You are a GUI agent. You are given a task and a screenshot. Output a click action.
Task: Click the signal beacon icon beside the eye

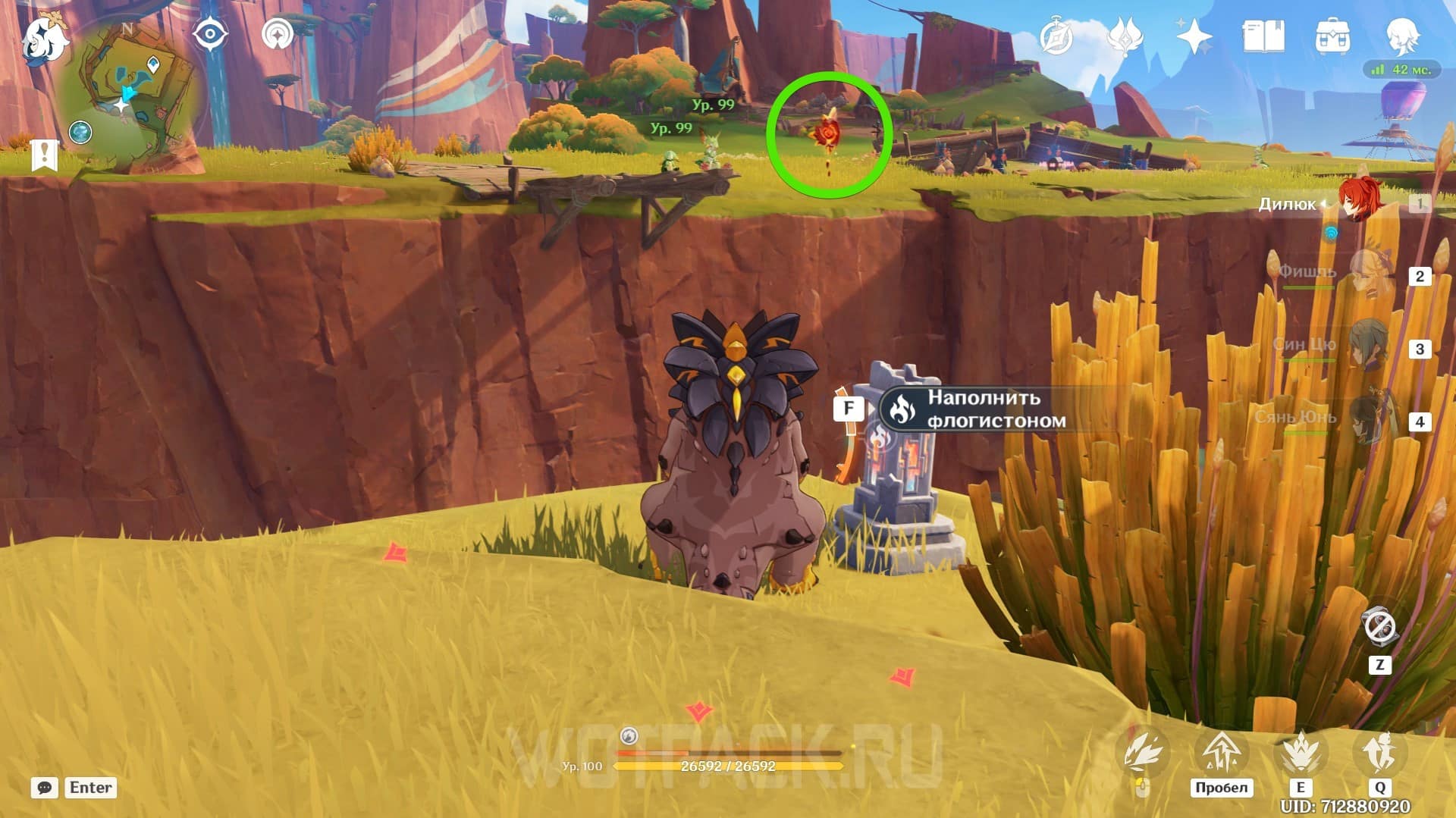click(278, 35)
